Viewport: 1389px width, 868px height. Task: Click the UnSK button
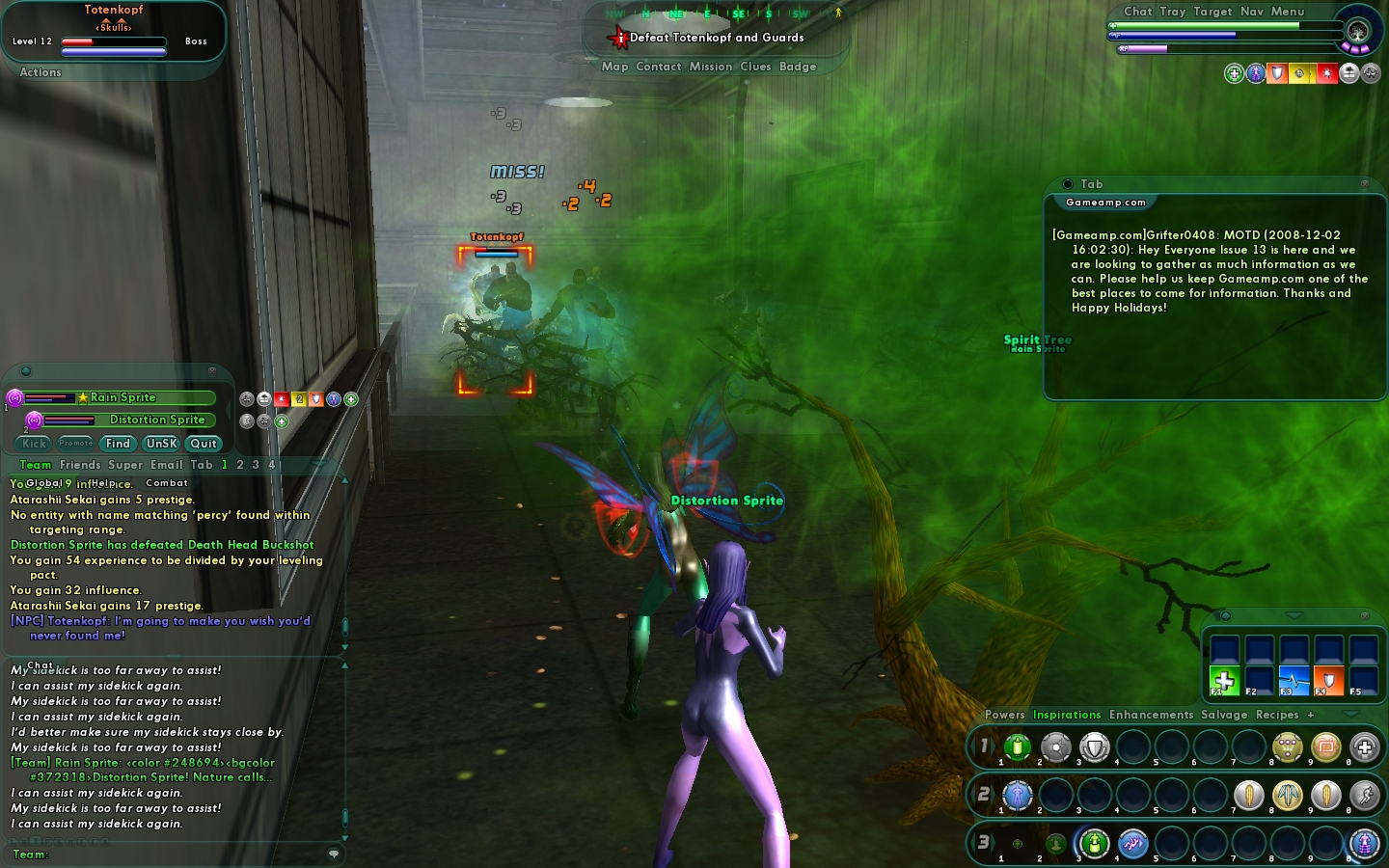pos(161,444)
